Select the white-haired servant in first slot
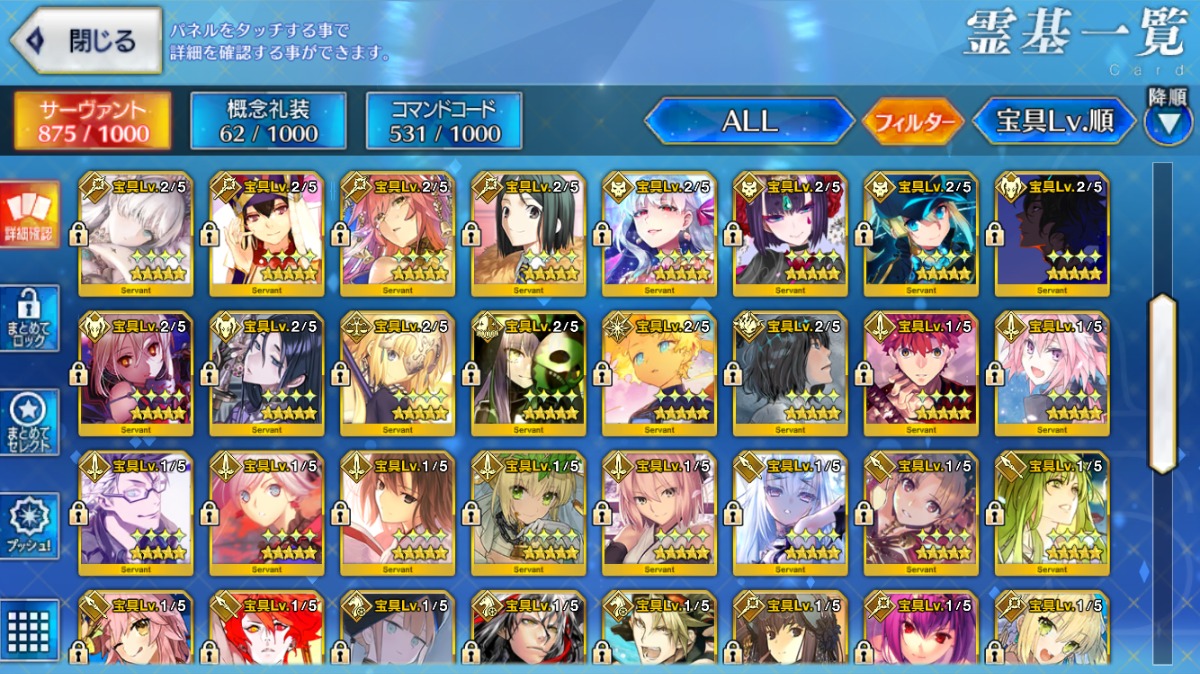 tap(136, 233)
